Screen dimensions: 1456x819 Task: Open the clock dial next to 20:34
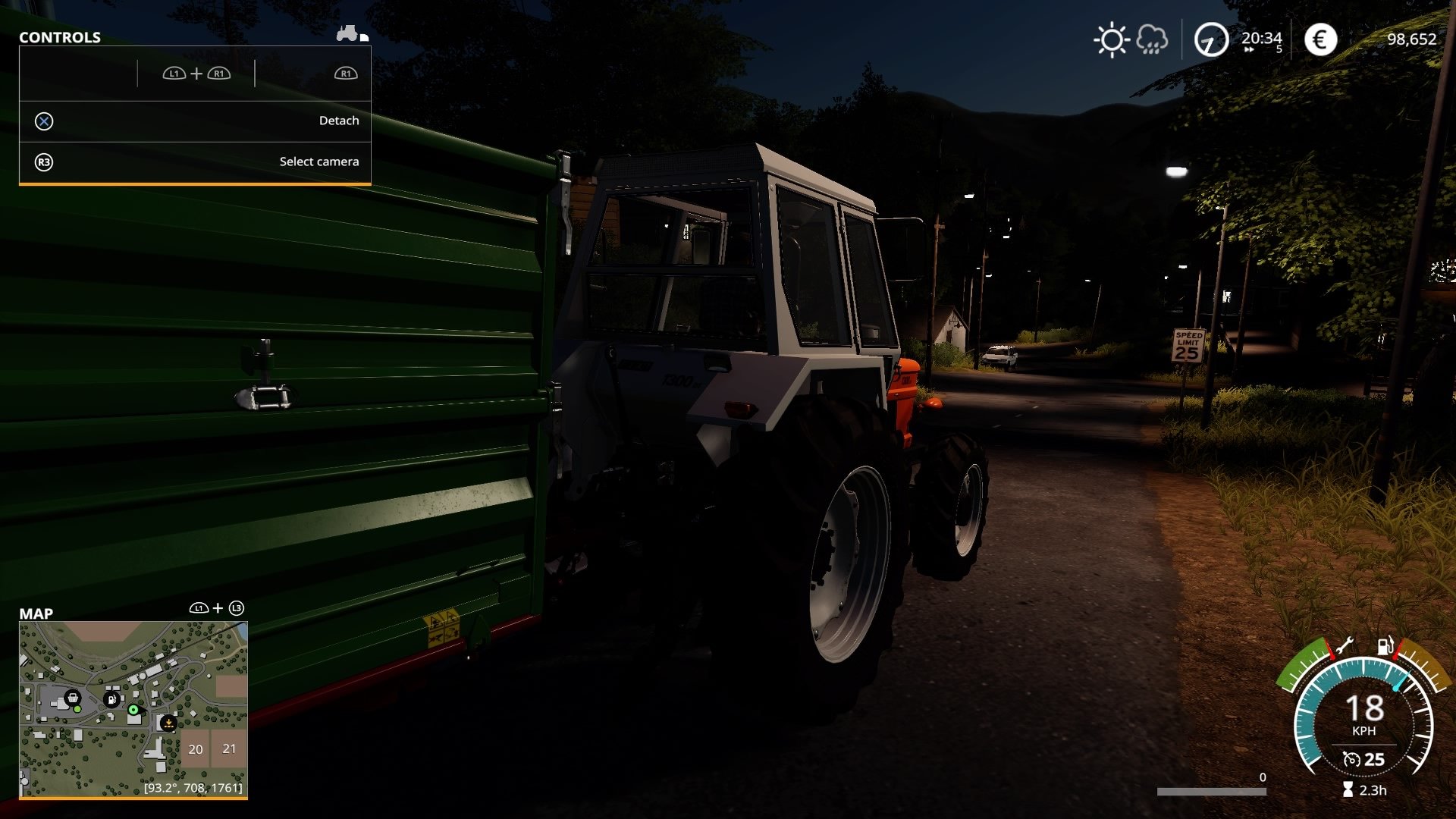click(x=1210, y=39)
